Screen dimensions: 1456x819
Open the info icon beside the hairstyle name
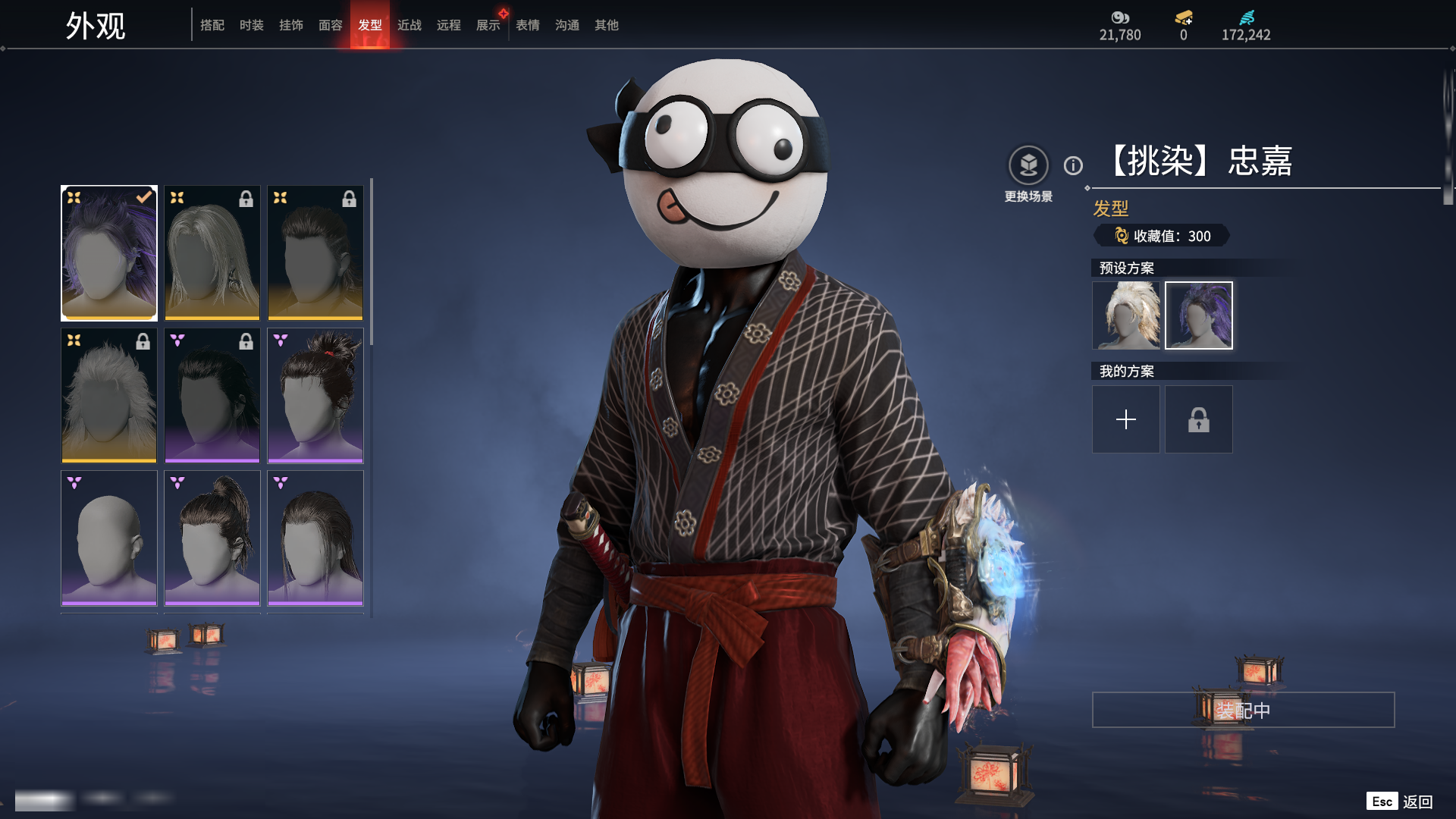click(x=1073, y=165)
